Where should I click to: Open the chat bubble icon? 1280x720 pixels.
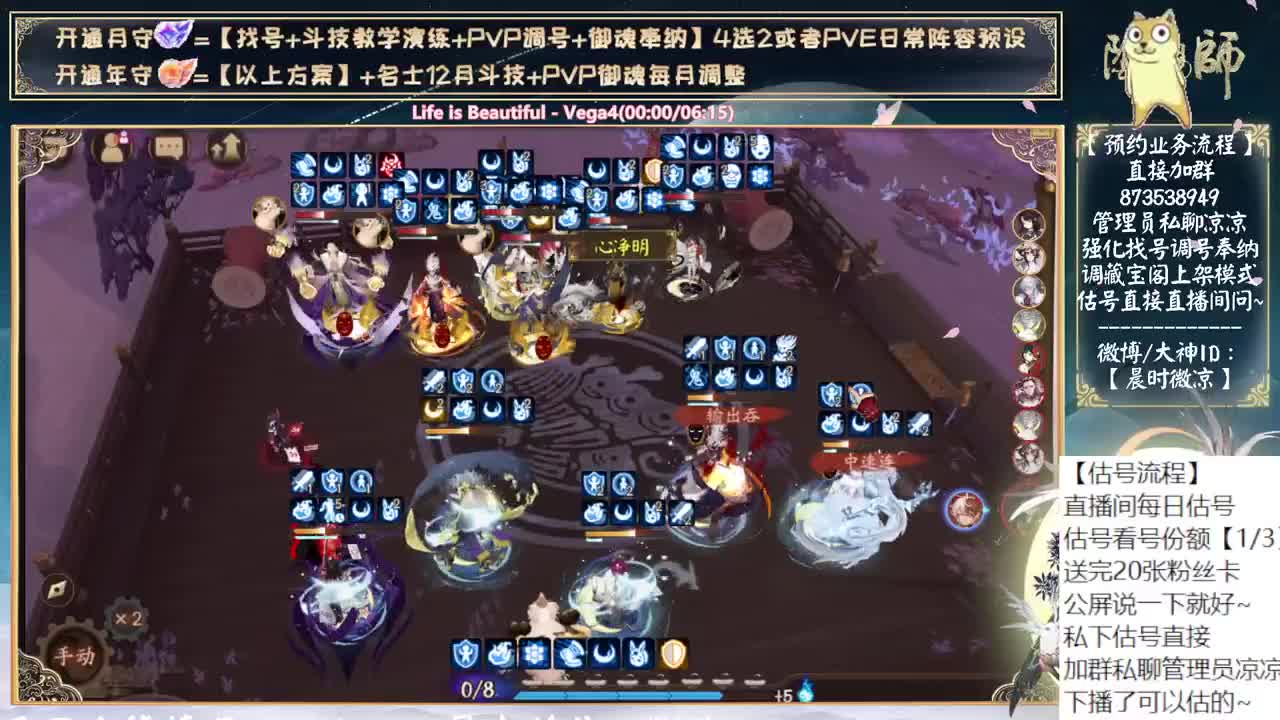(168, 147)
